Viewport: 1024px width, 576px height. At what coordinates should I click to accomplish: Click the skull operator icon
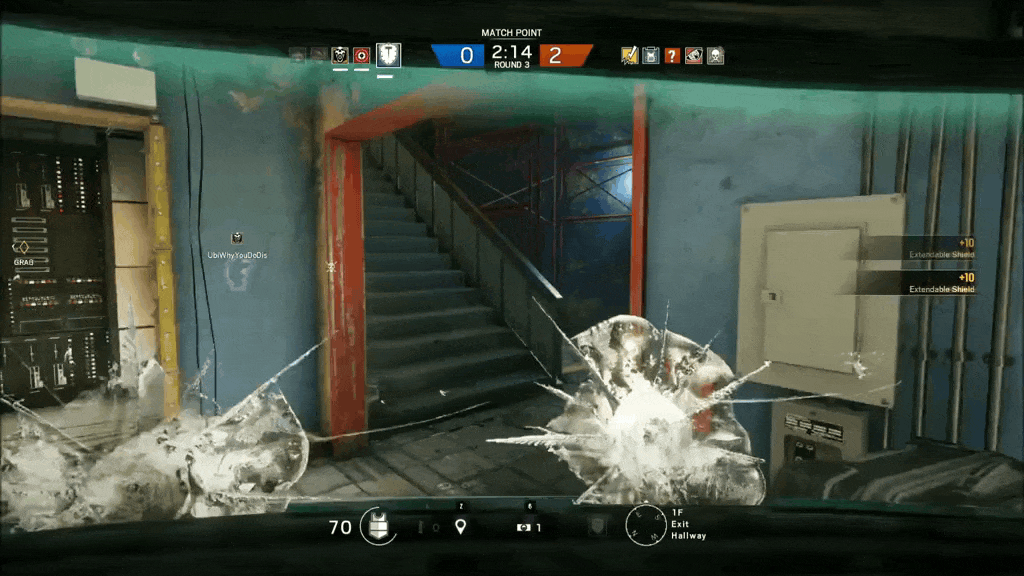[x=715, y=55]
